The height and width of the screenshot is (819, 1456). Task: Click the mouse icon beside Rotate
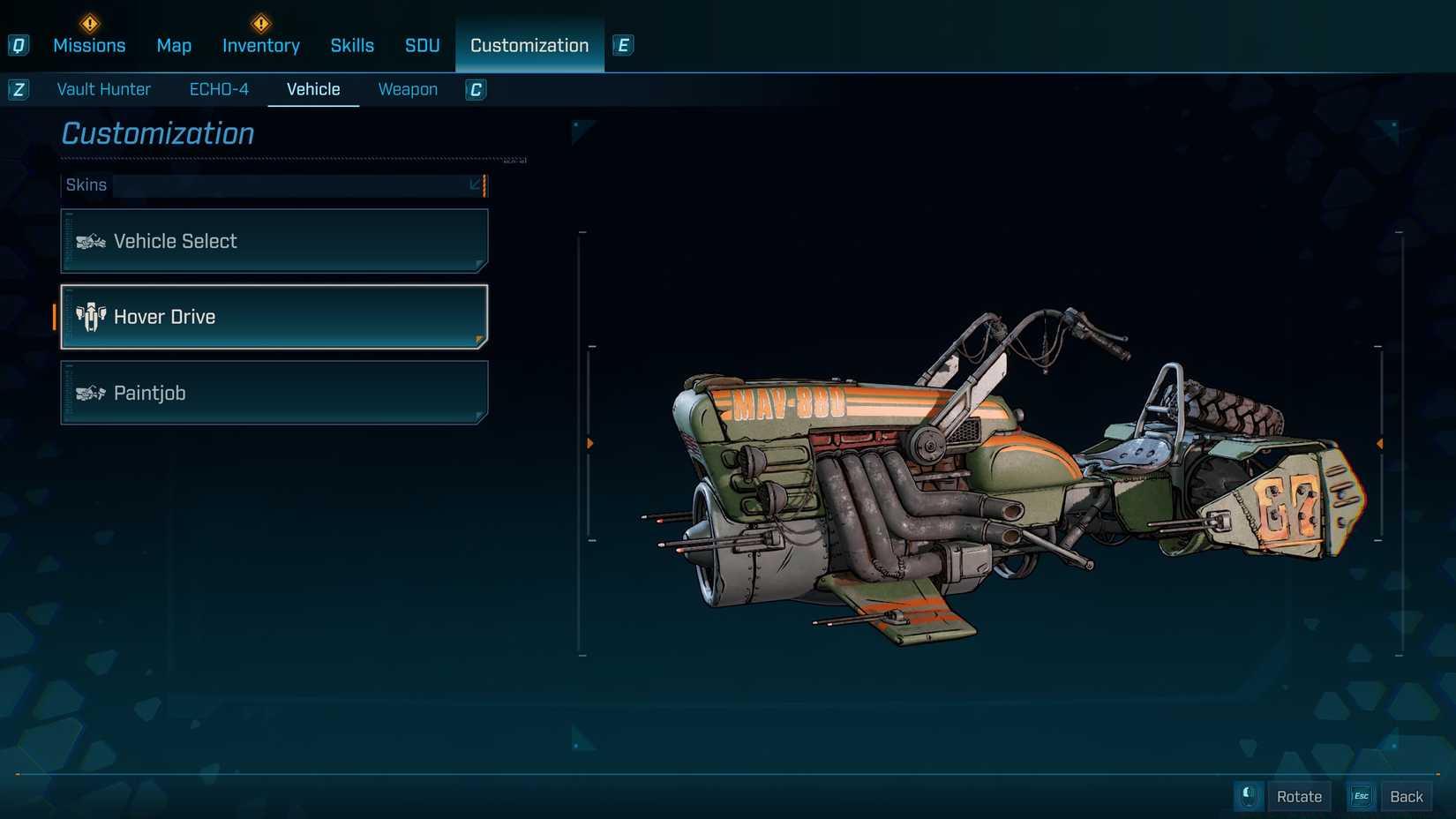click(1248, 795)
